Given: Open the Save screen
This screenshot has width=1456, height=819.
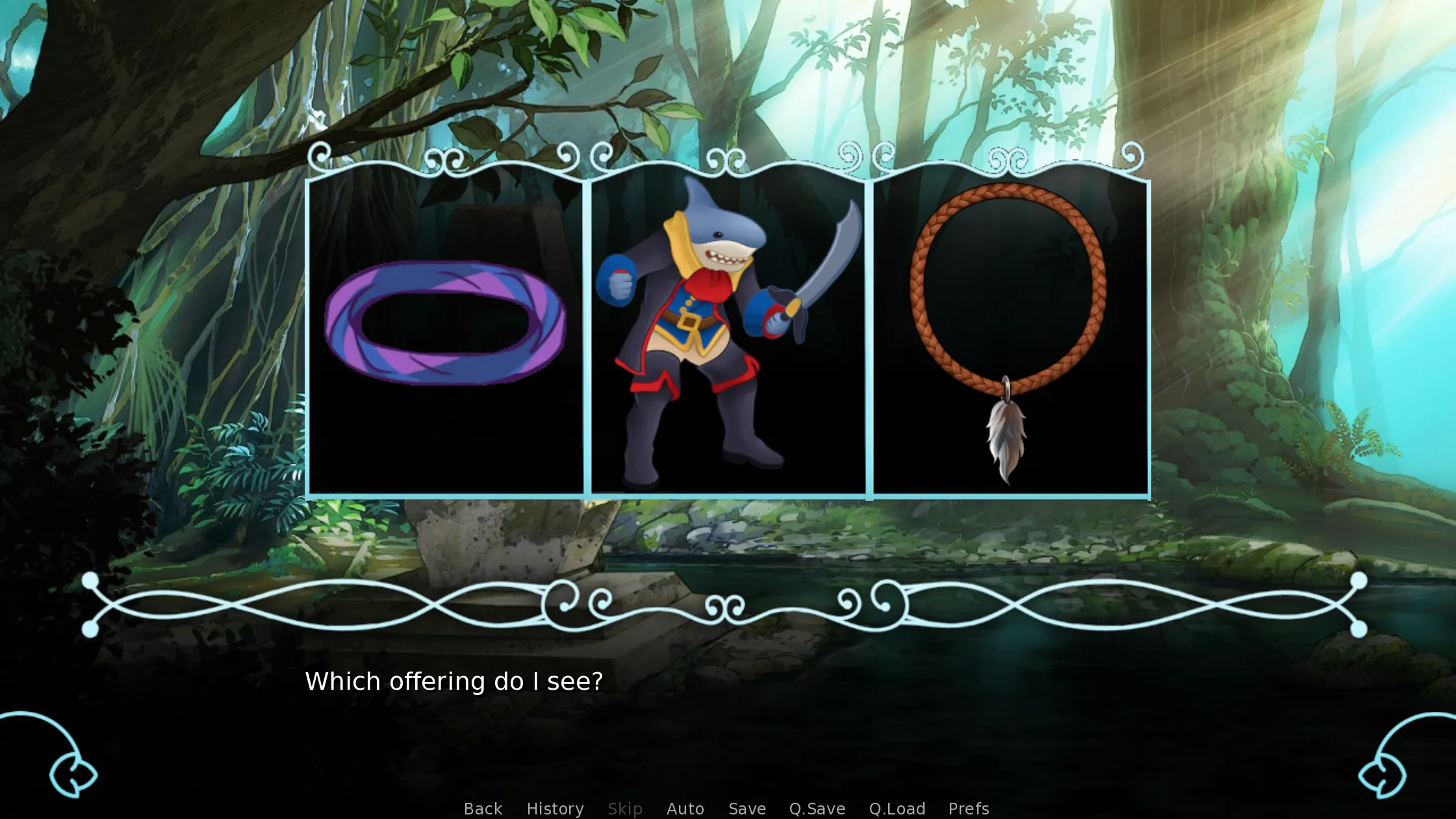Looking at the screenshot, I should pyautogui.click(x=747, y=808).
